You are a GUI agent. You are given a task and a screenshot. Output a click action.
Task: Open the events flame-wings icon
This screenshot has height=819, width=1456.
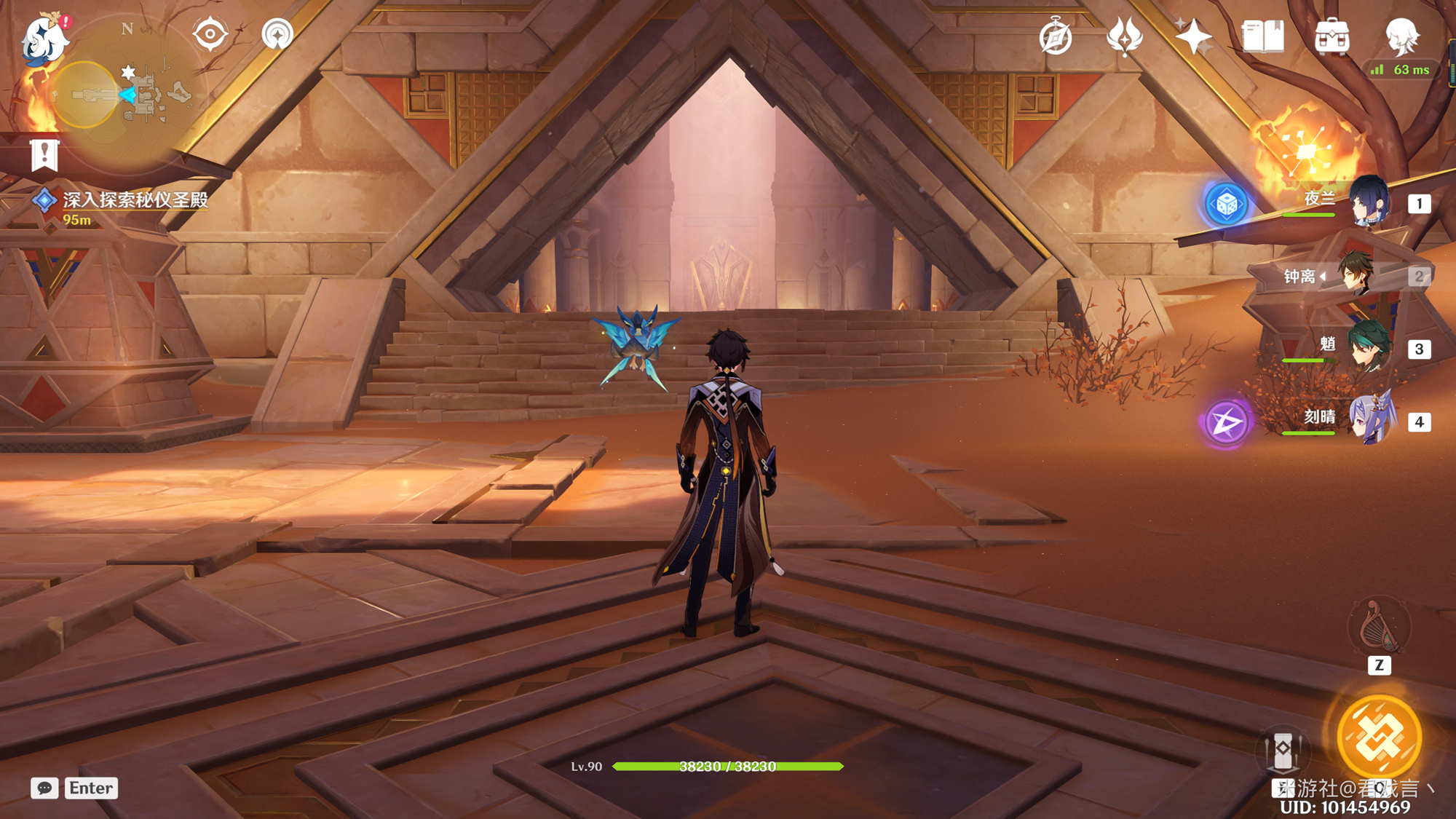[1124, 36]
